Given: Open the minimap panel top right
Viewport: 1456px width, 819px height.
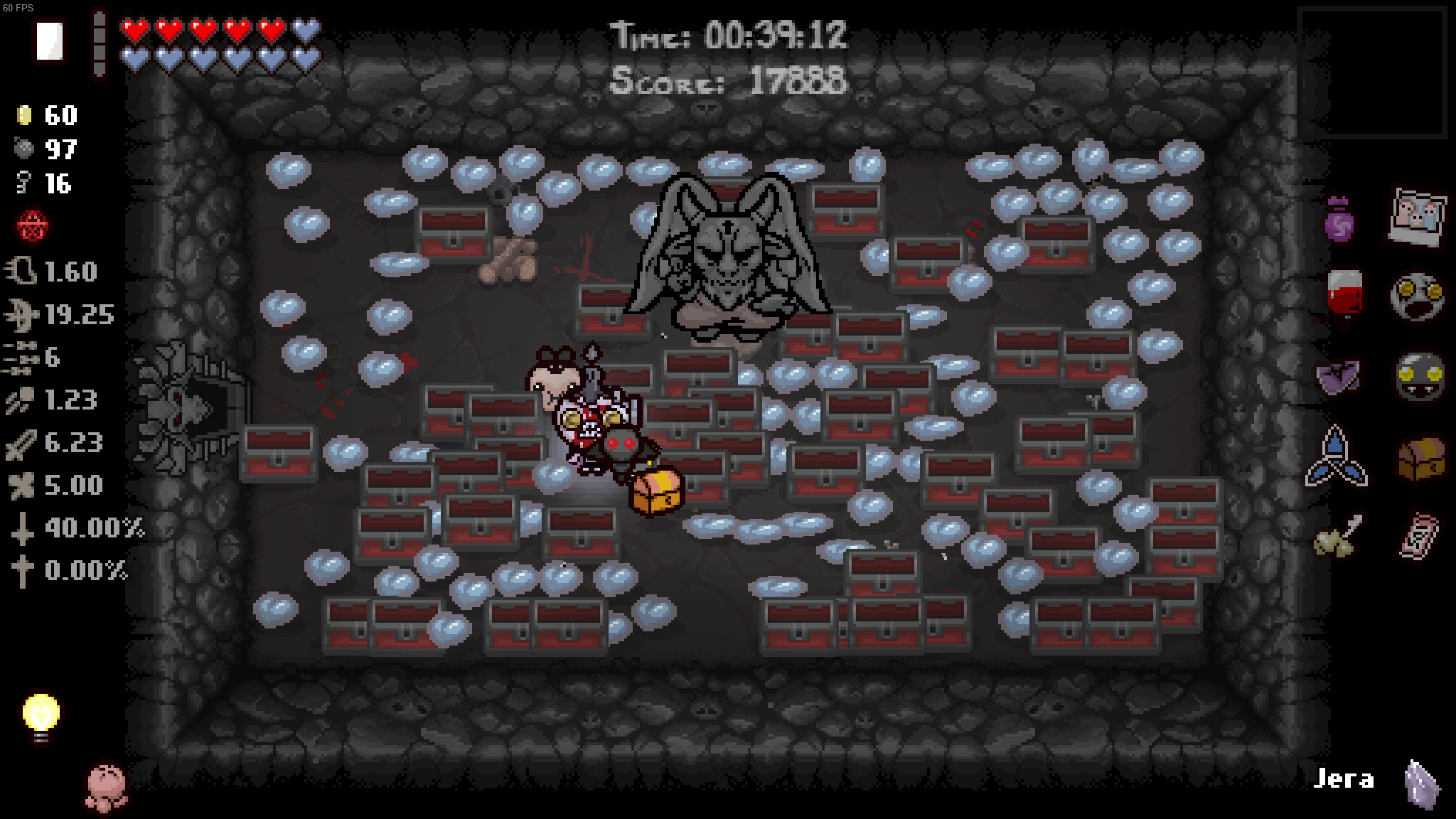Looking at the screenshot, I should [1374, 71].
